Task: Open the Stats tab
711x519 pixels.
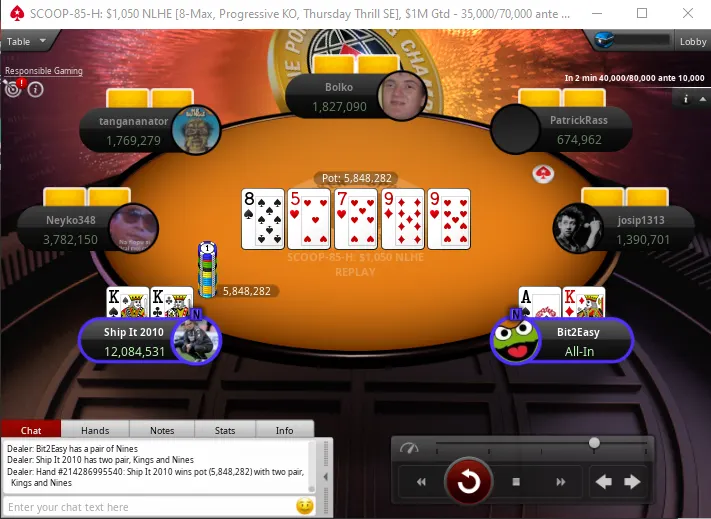Action: [x=224, y=430]
